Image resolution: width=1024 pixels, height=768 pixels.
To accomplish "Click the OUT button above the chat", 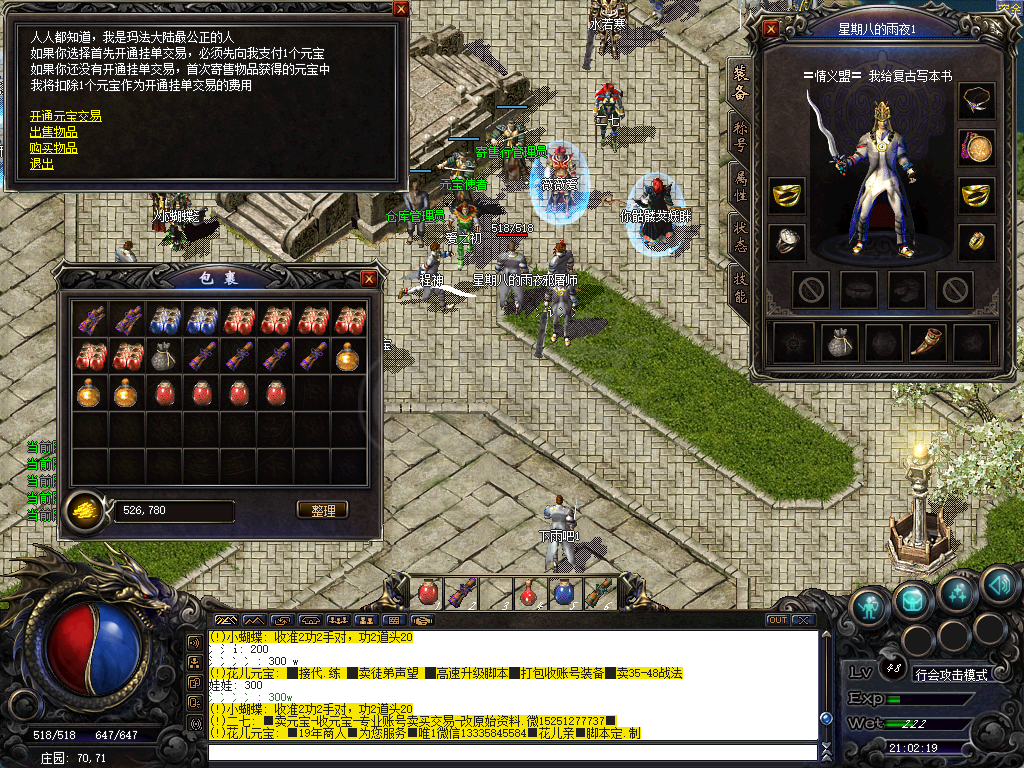I will [x=777, y=620].
